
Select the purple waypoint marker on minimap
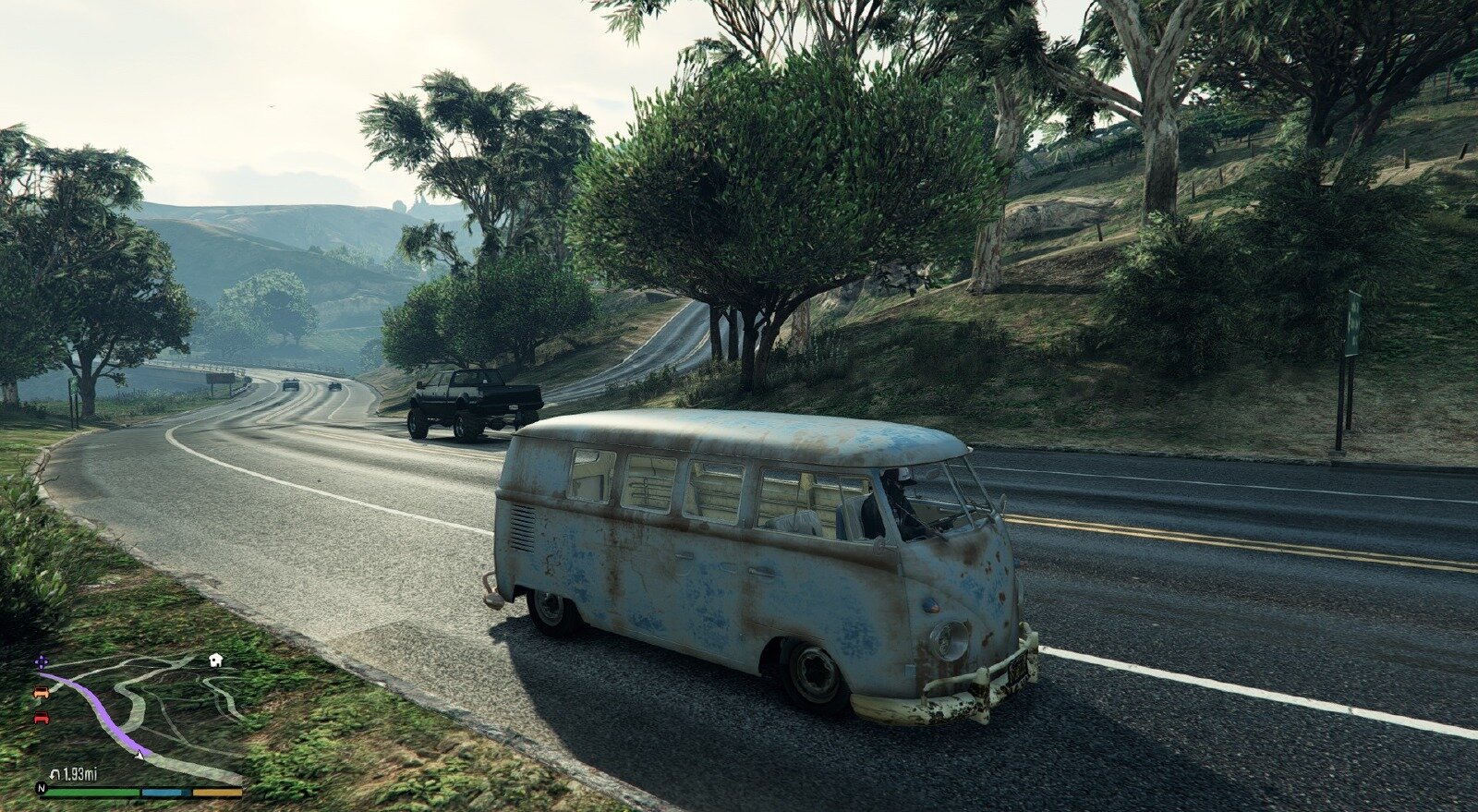coord(41,662)
